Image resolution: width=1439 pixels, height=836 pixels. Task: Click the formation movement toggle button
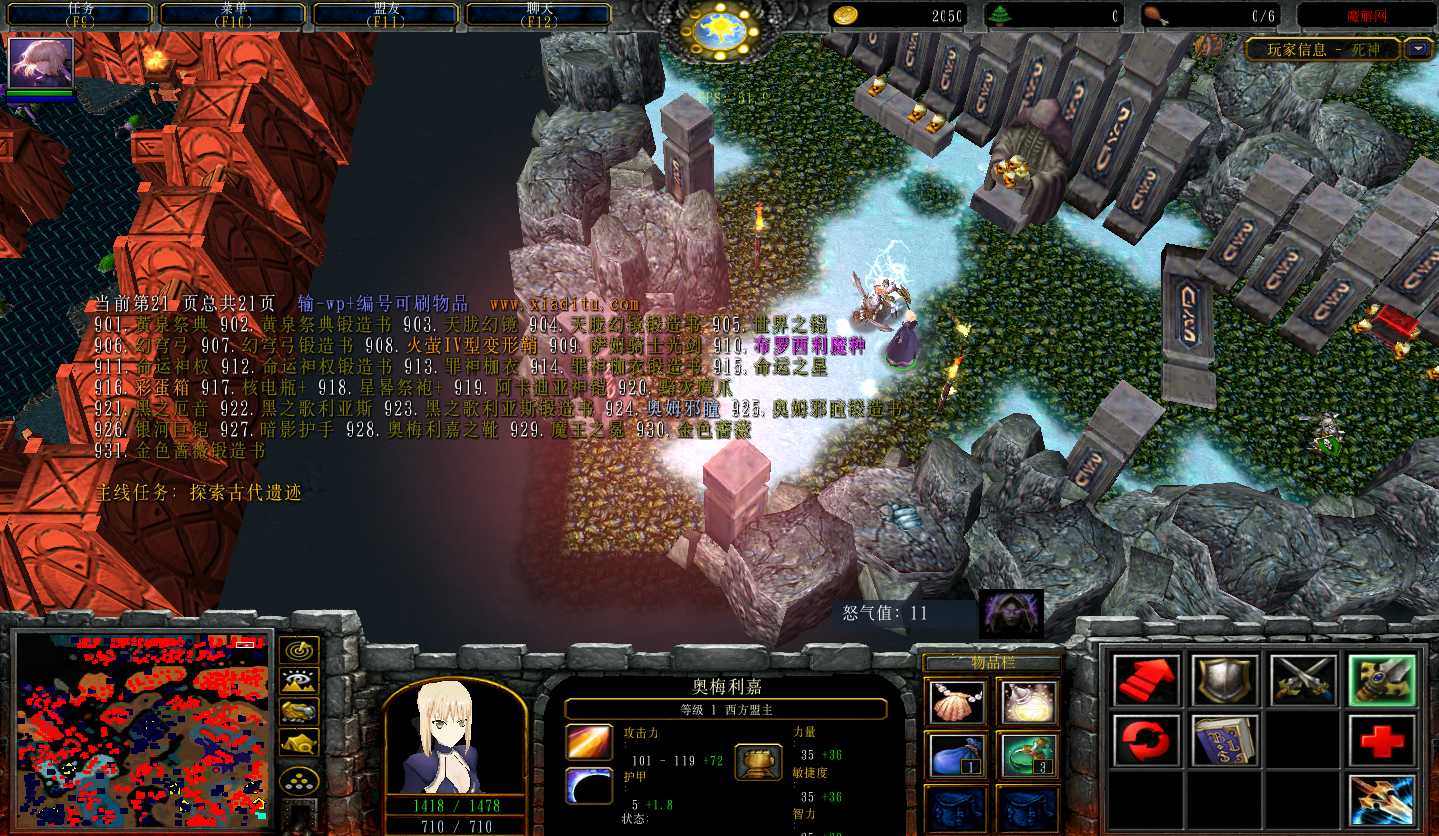coord(299,780)
